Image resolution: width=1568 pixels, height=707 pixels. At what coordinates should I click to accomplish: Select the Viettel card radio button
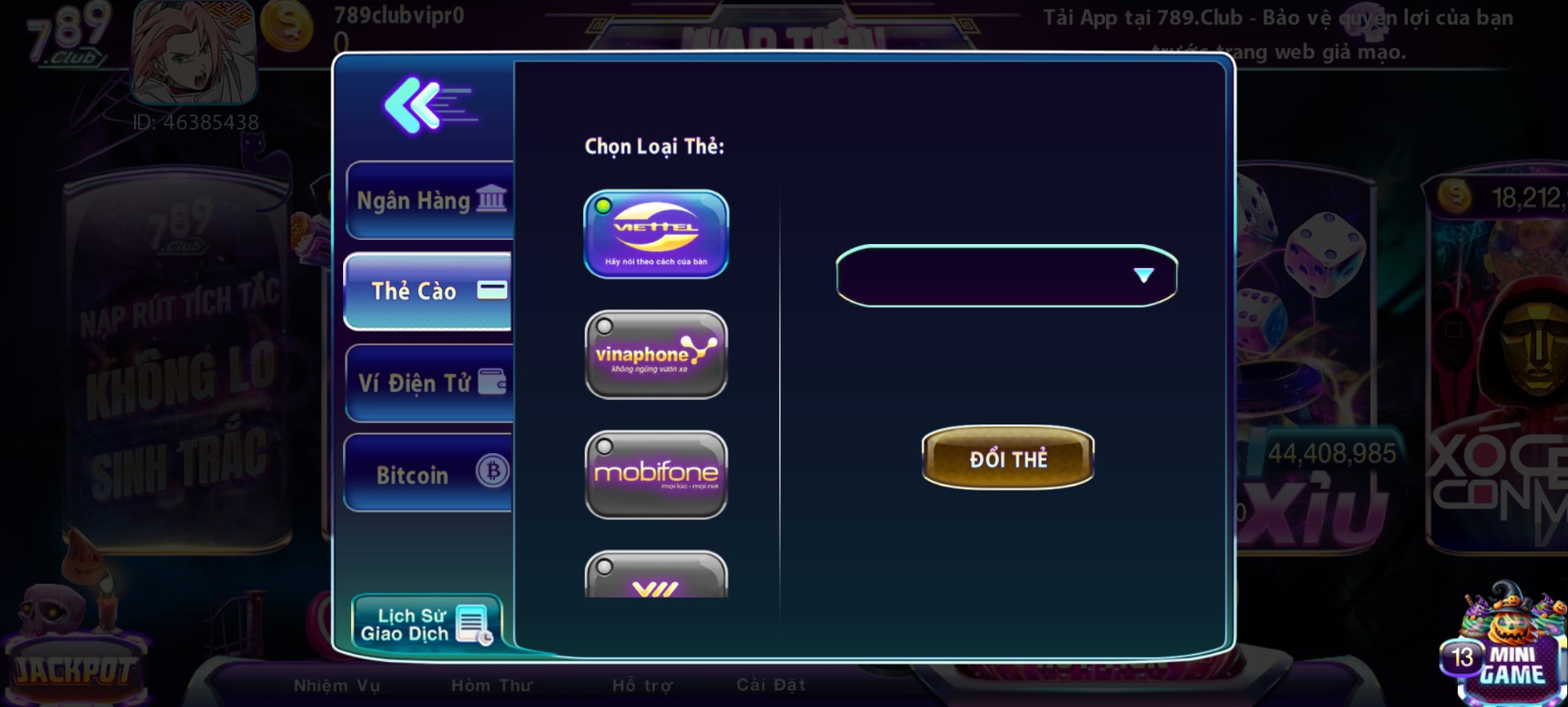click(604, 207)
